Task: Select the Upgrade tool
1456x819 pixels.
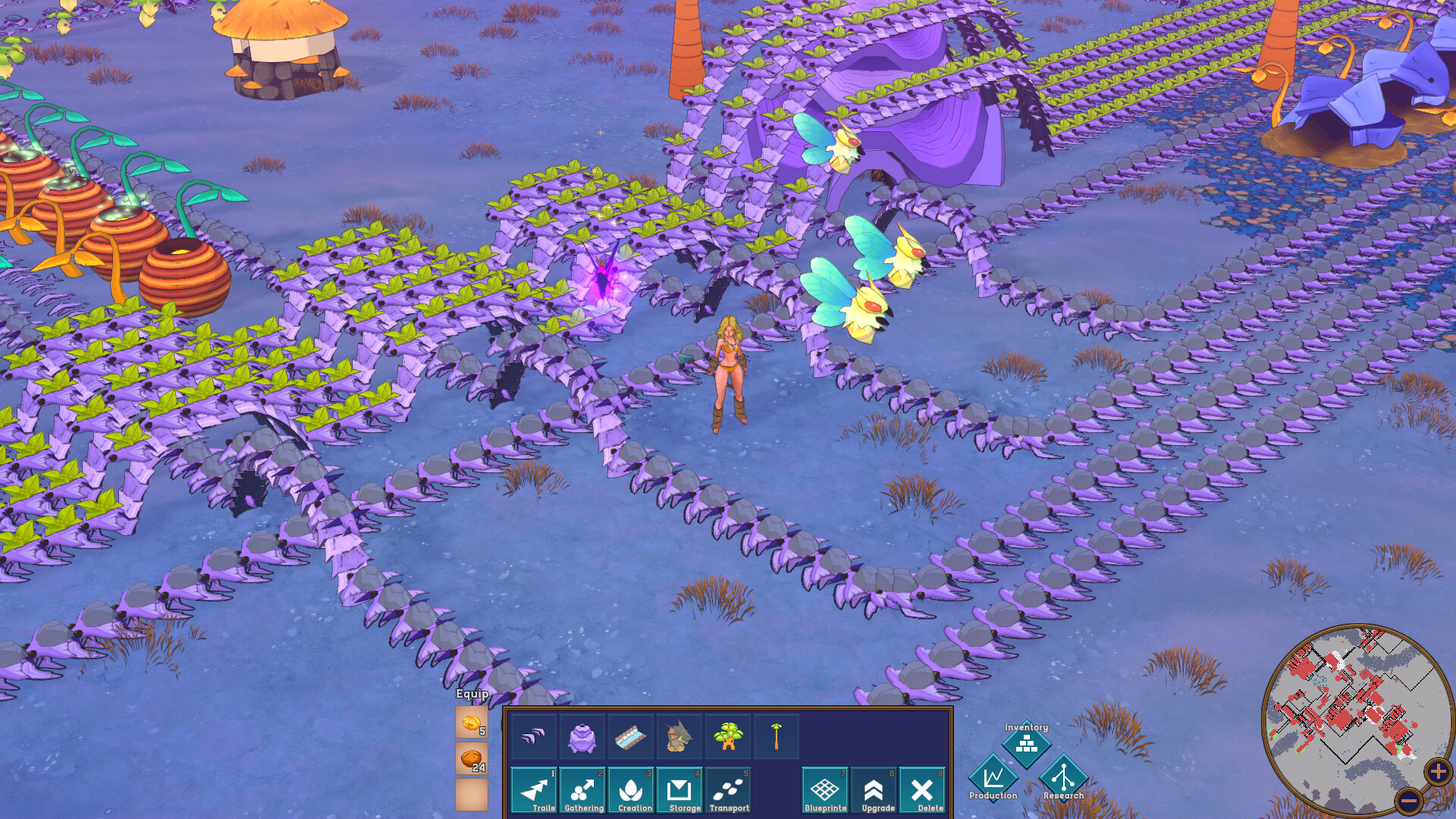Action: click(875, 790)
